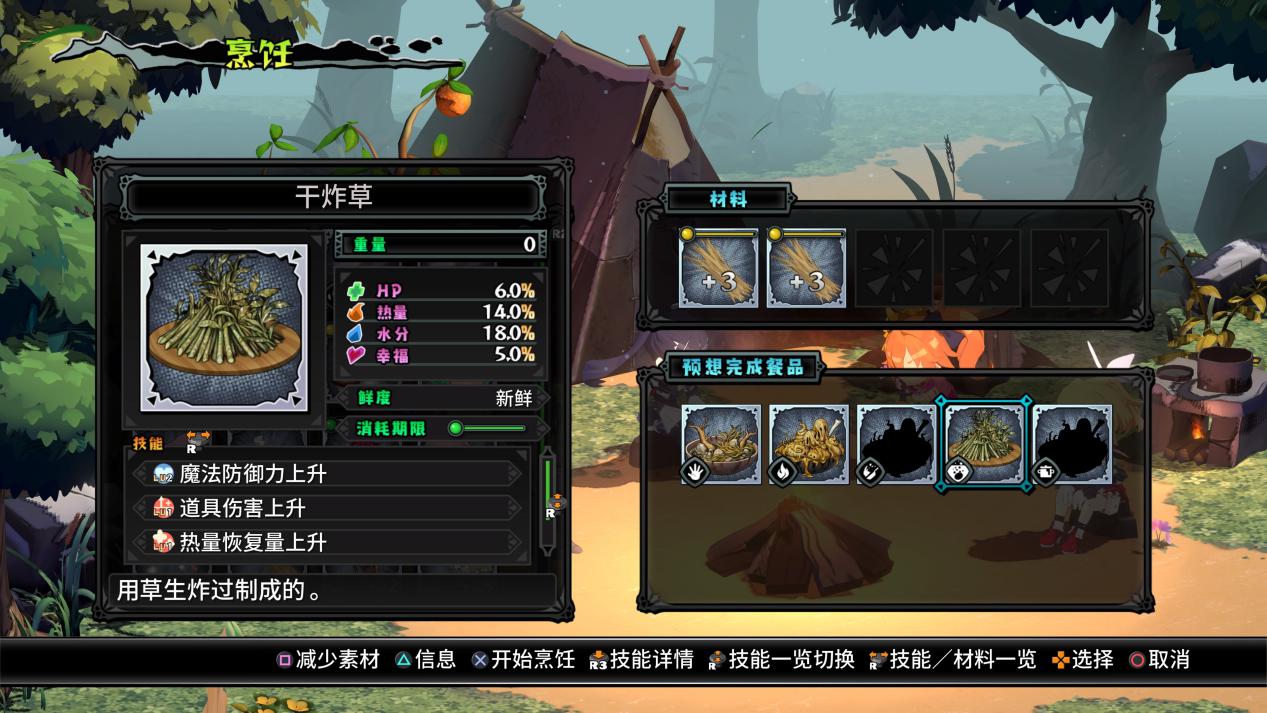Select the hand-mixed grass bowl dish
The height and width of the screenshot is (713, 1267).
tap(721, 444)
